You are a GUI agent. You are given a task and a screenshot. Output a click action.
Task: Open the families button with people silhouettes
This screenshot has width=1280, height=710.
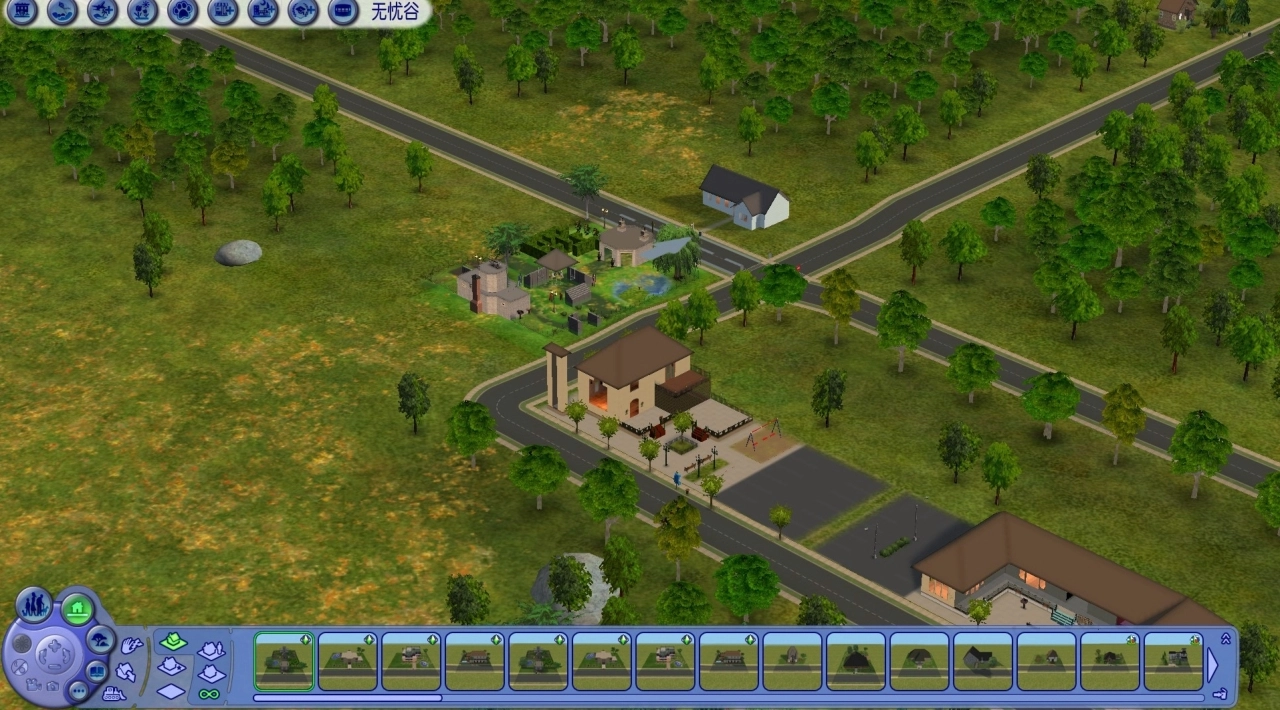(34, 604)
